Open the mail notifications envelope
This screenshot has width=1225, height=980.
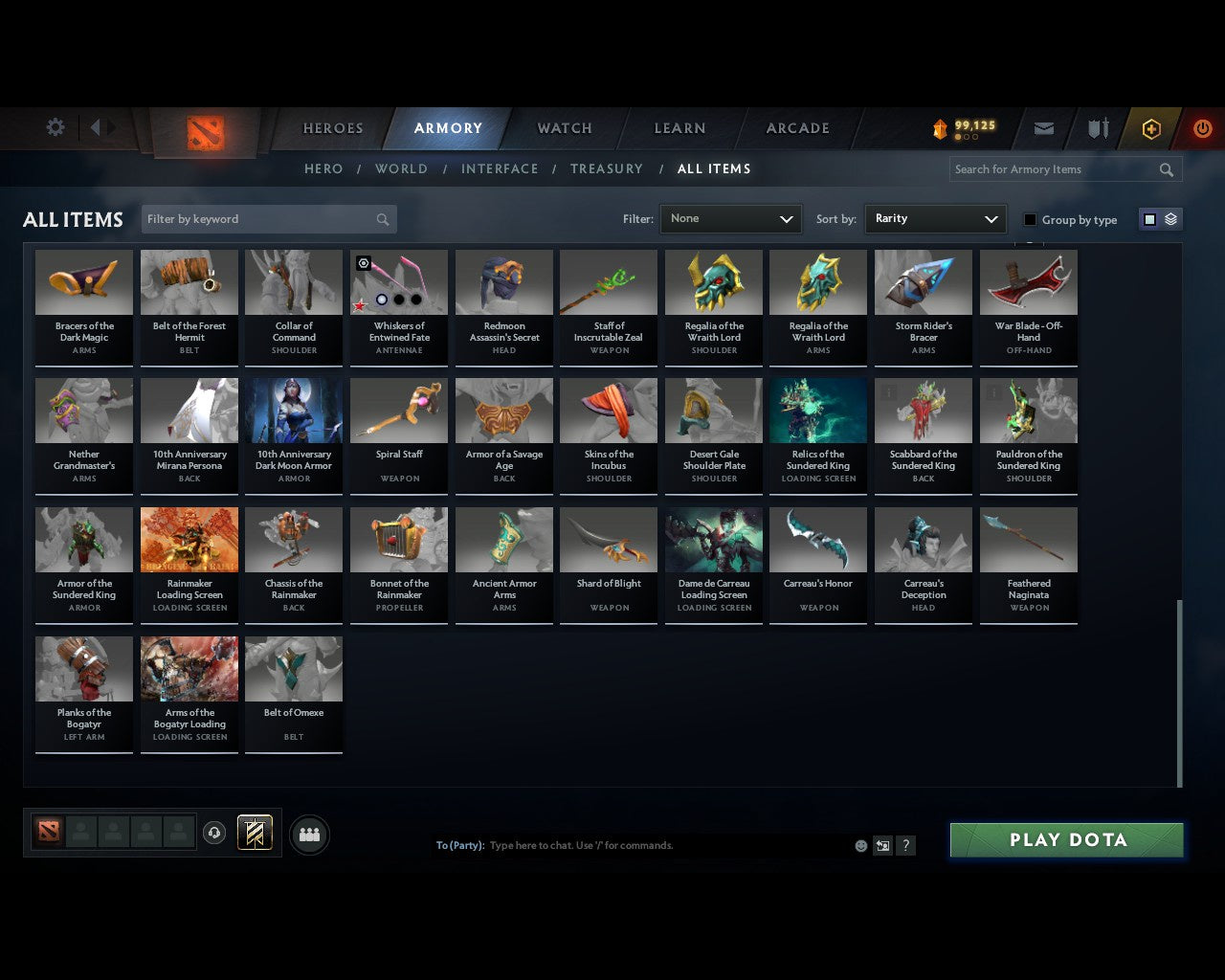pyautogui.click(x=1043, y=128)
